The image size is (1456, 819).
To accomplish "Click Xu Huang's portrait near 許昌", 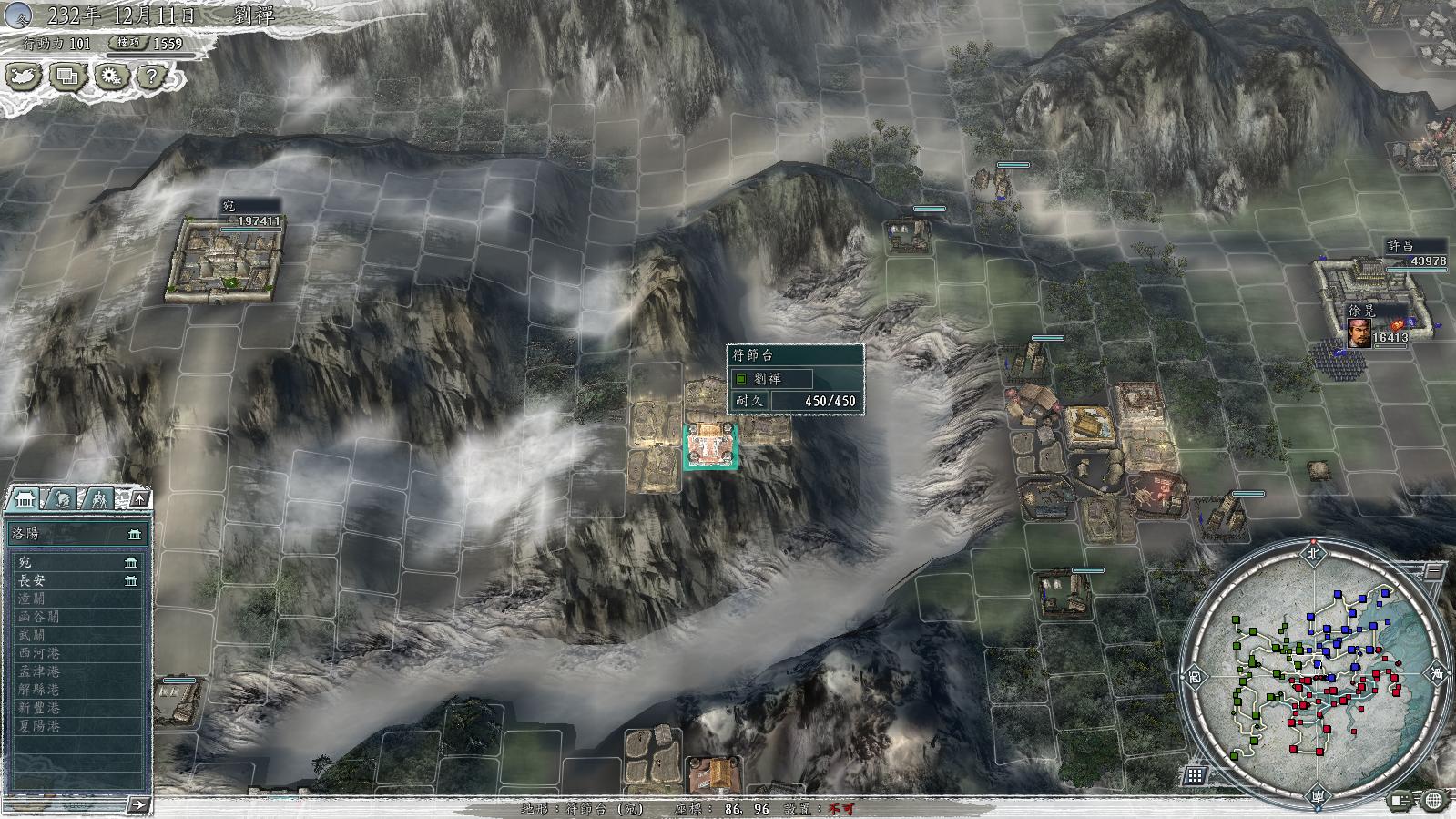I will pyautogui.click(x=1358, y=334).
